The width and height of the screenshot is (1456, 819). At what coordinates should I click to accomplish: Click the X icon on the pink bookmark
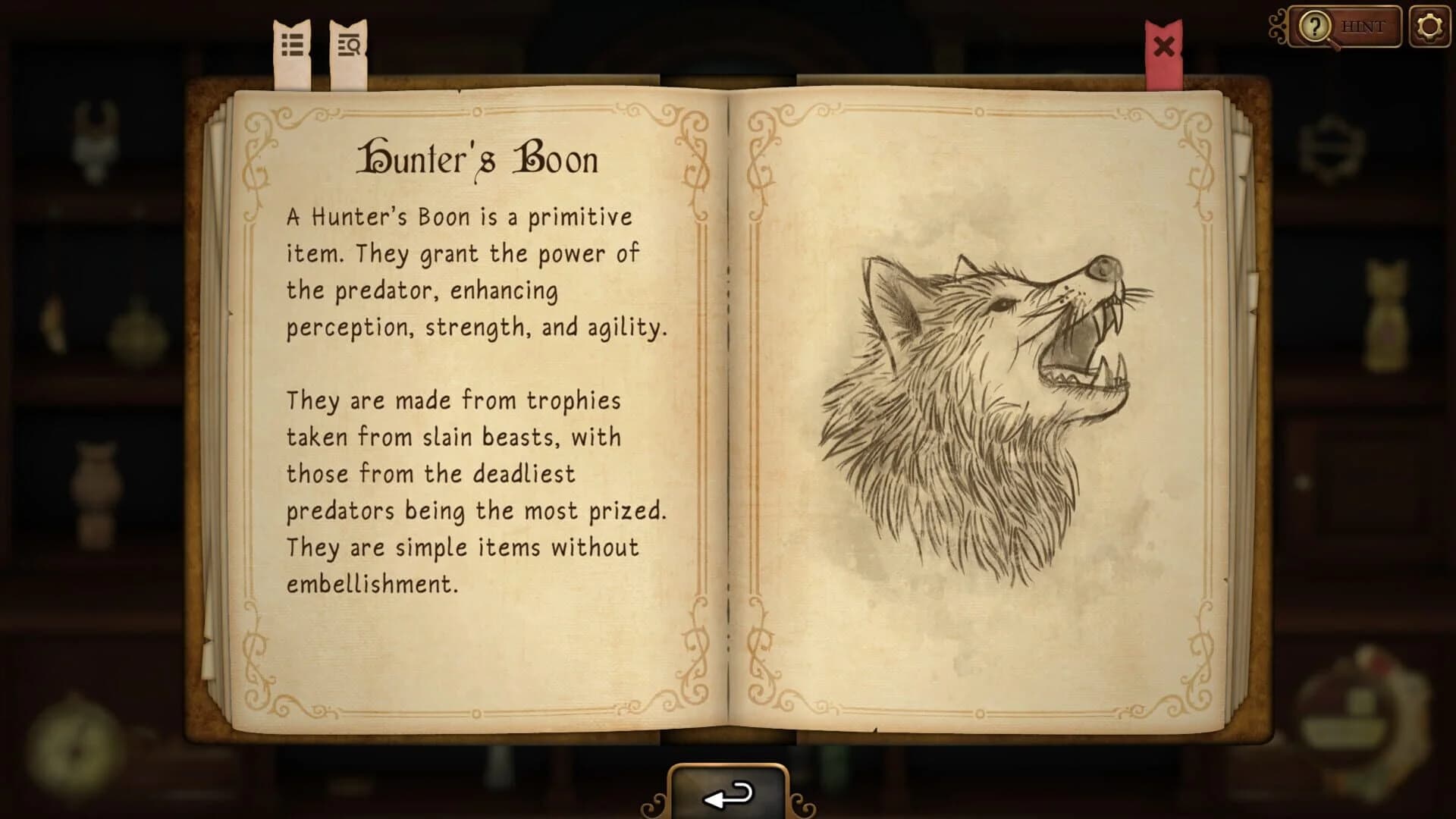1165,45
